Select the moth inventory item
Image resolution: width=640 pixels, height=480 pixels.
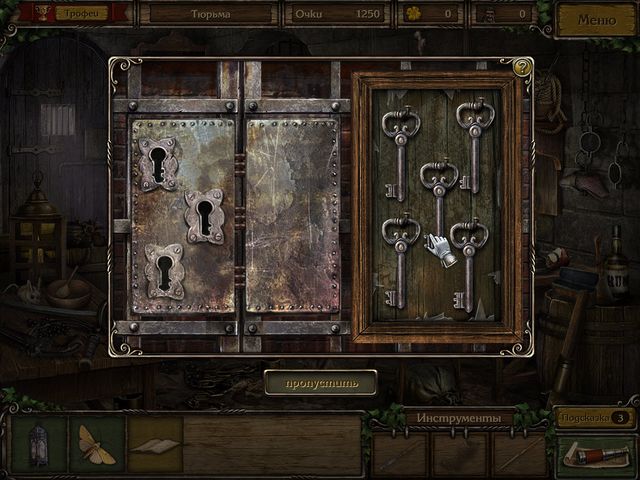pyautogui.click(x=97, y=444)
